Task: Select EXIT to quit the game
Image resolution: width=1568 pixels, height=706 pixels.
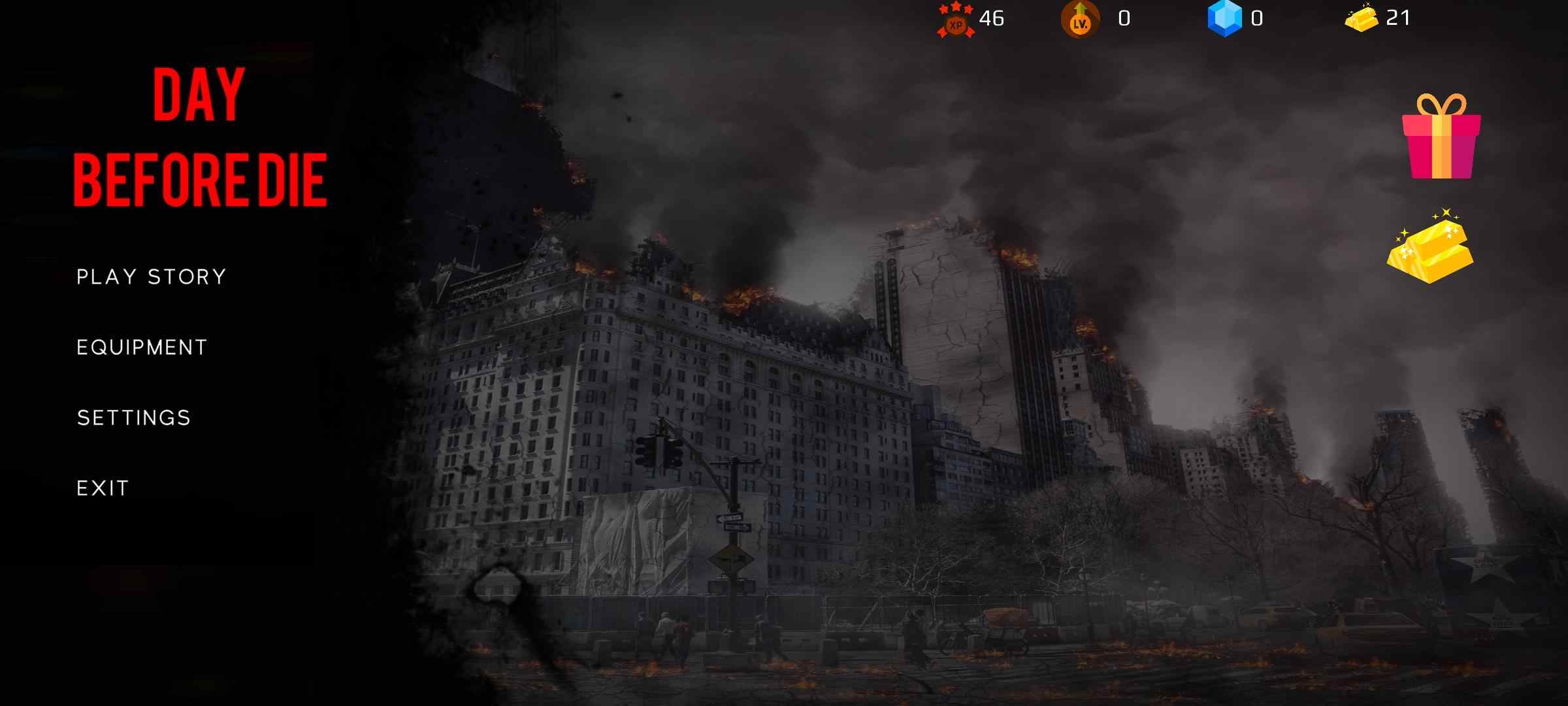Action: (103, 487)
